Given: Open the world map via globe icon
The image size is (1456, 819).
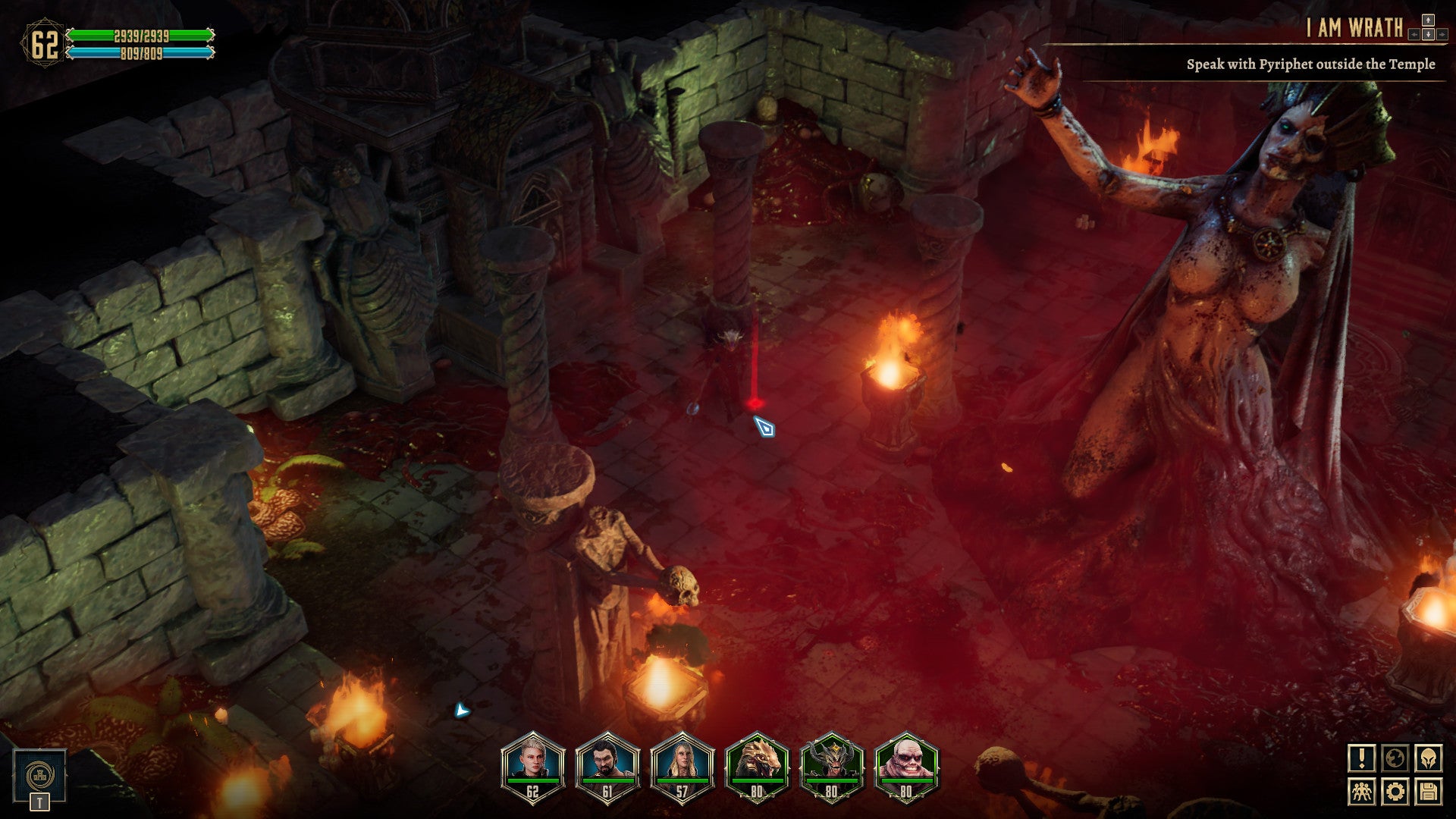Looking at the screenshot, I should click(1395, 757).
